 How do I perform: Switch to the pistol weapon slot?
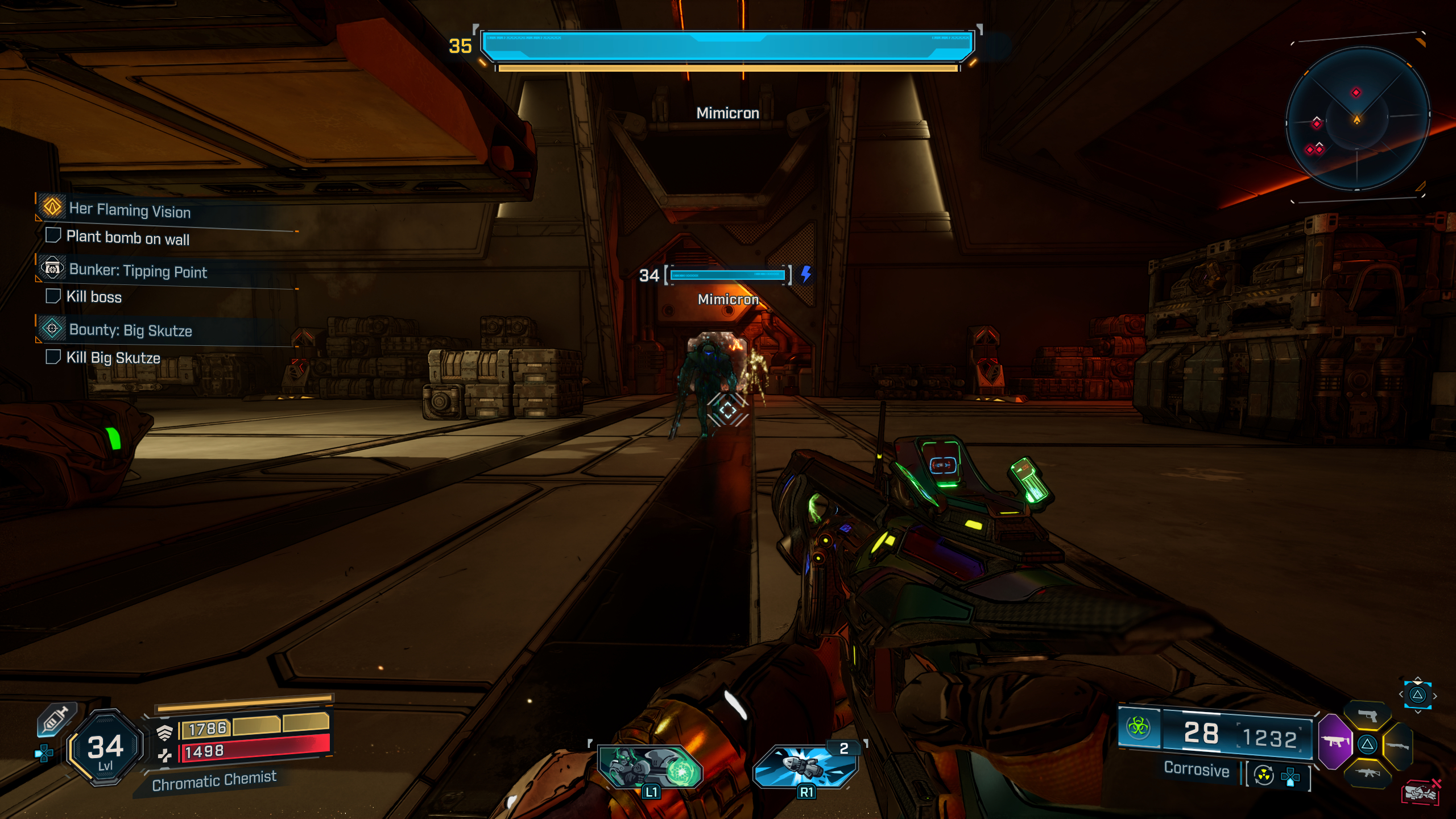(1368, 716)
